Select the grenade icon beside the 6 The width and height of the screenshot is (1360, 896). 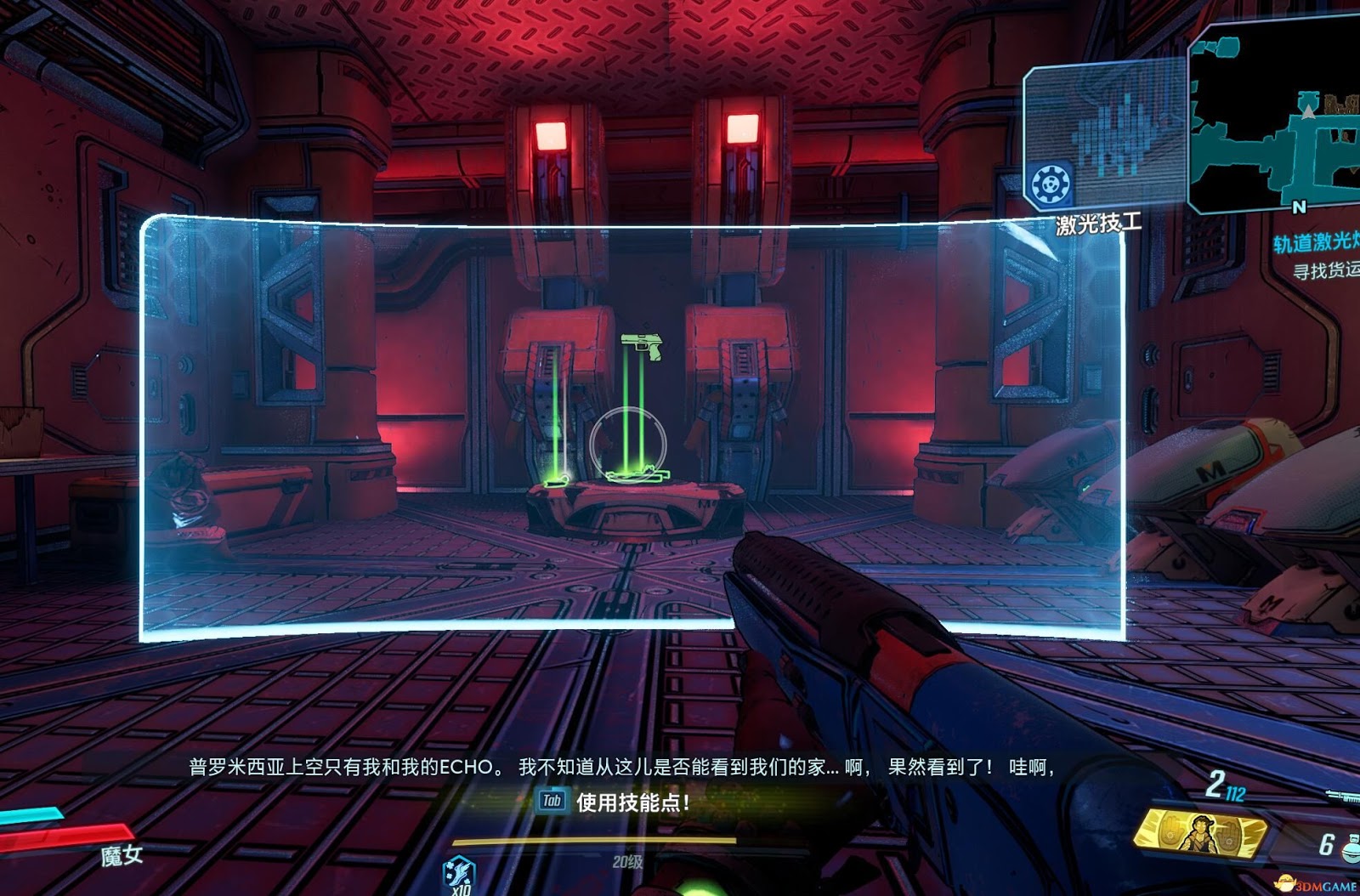tap(1350, 847)
